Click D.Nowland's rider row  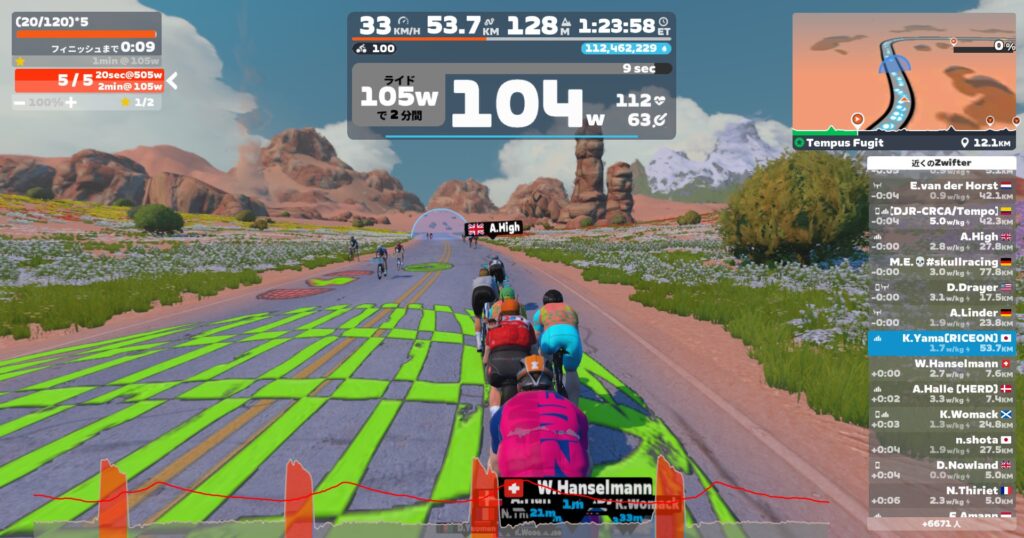[941, 470]
